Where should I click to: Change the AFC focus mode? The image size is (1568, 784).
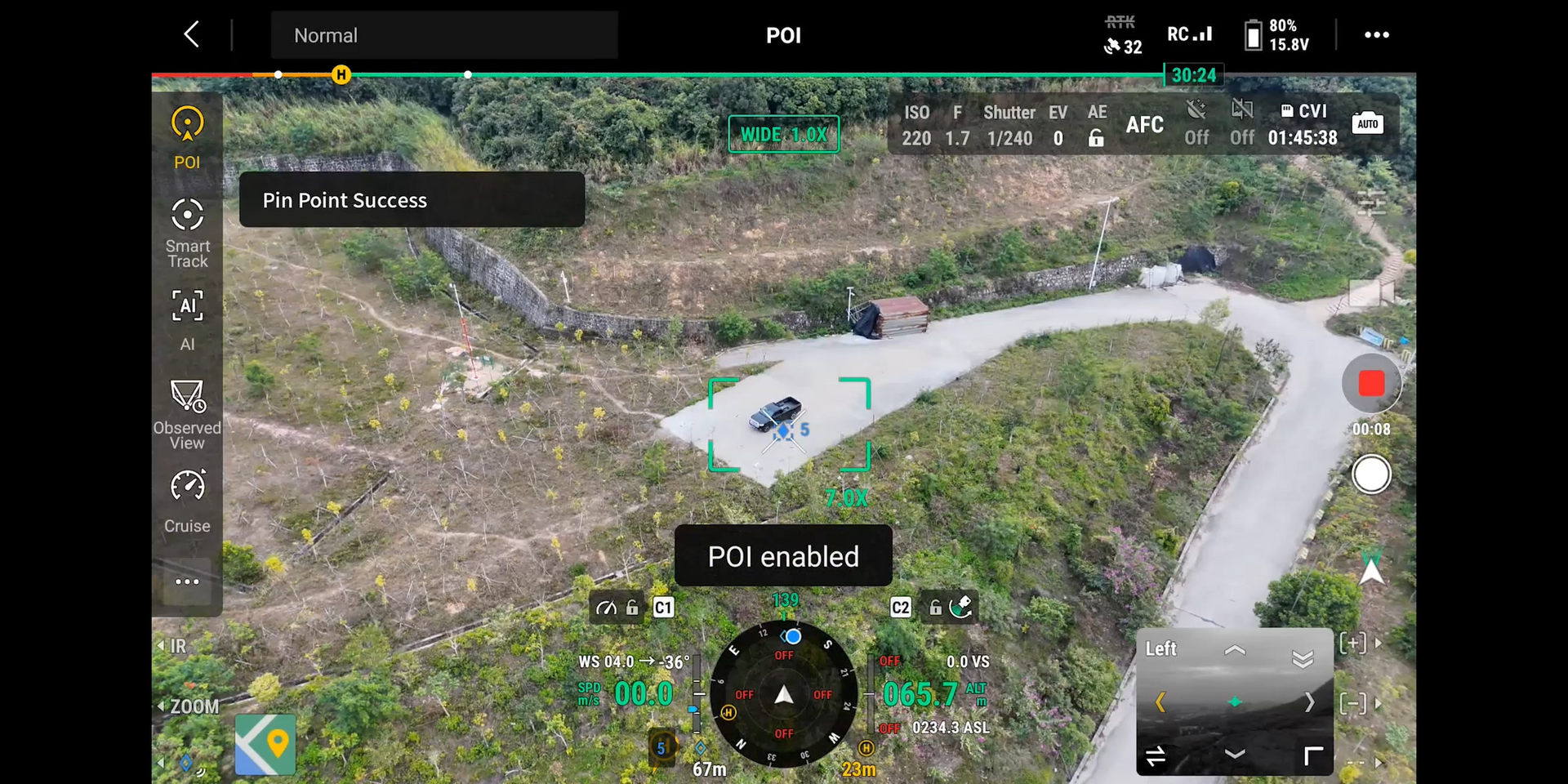coord(1144,125)
